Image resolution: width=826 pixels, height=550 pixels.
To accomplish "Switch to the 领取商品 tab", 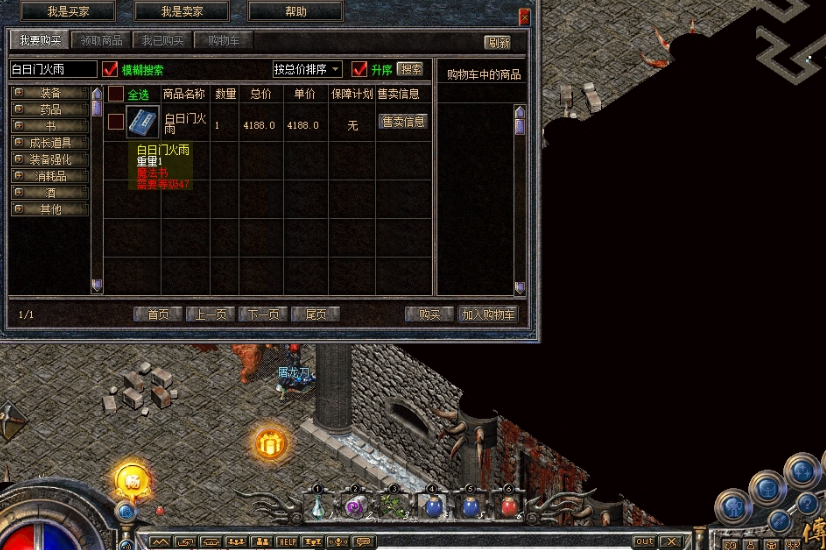I will pyautogui.click(x=102, y=41).
